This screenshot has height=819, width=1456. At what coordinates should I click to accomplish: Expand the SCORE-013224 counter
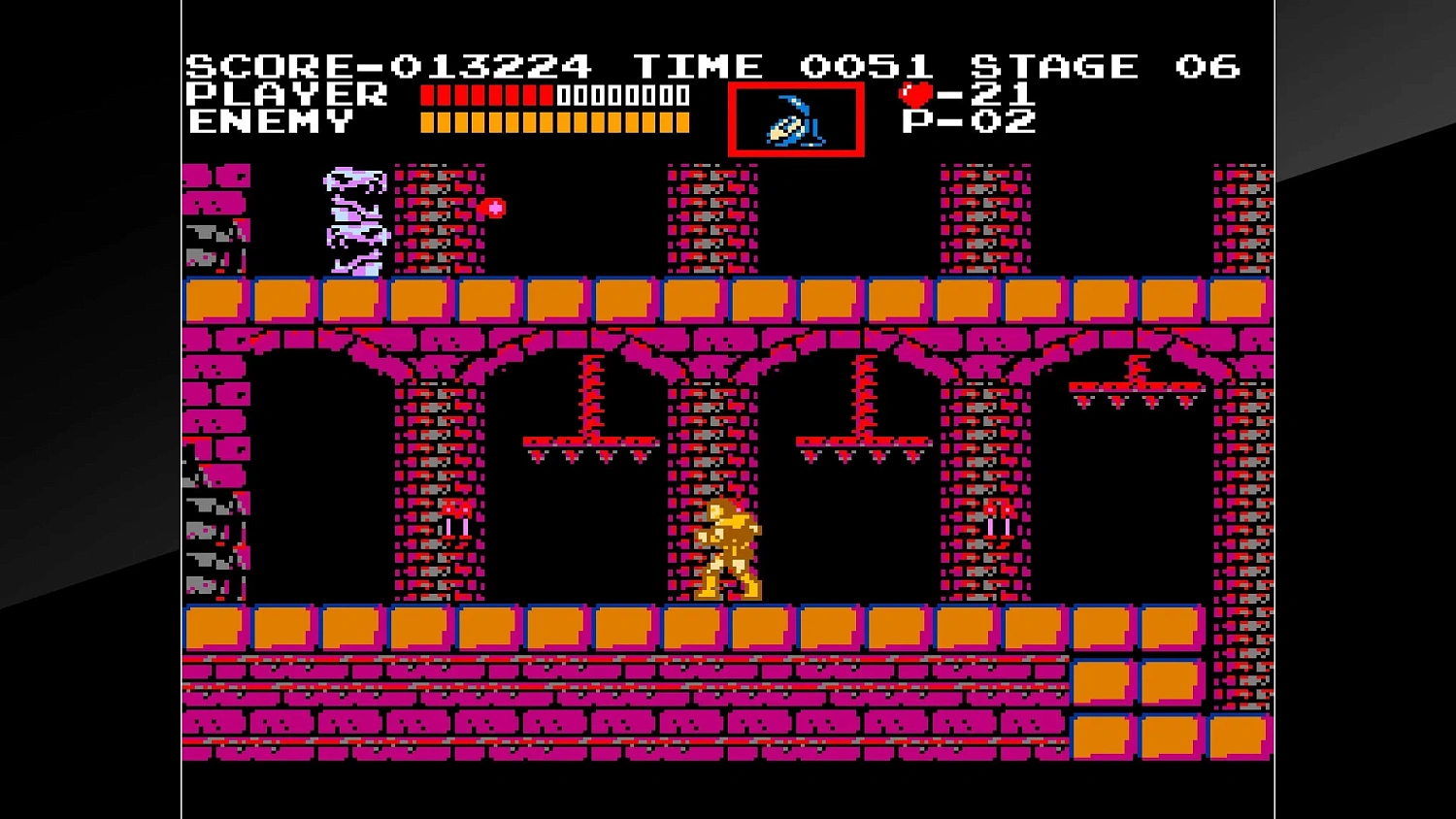pos(388,65)
